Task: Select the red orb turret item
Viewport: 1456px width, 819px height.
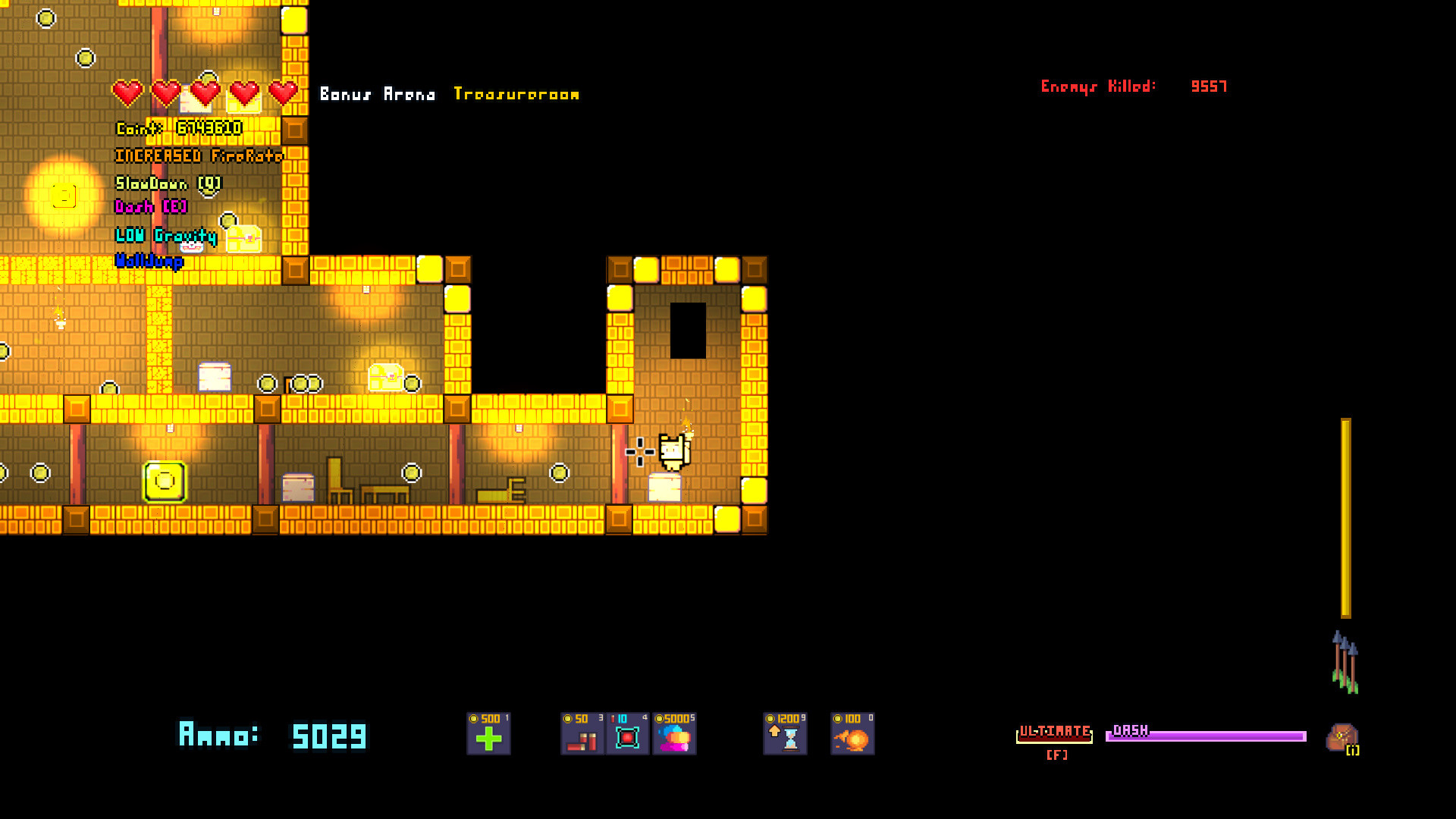Action: [x=628, y=734]
